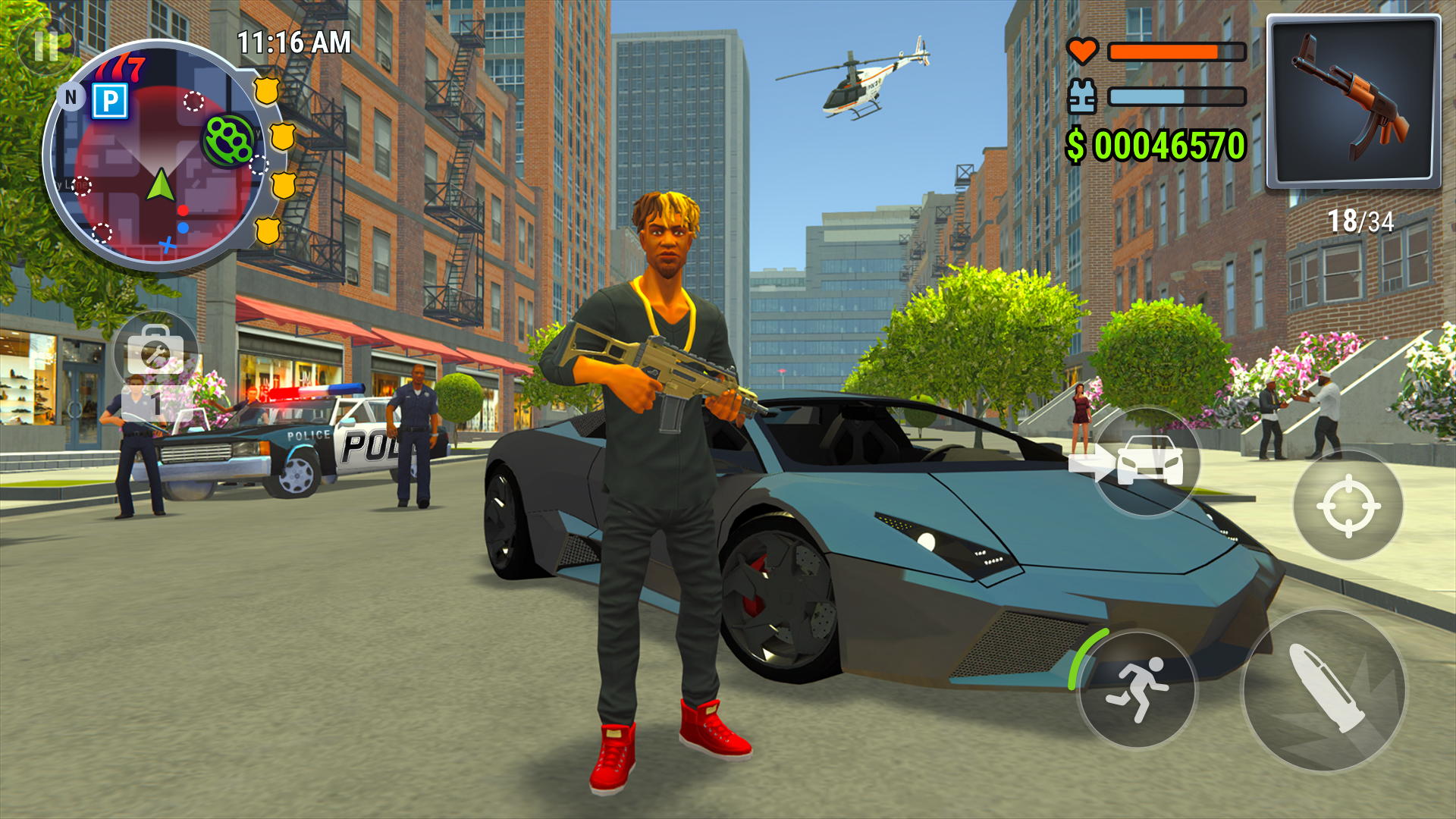Tap the N compass marker on minimap
The image size is (1456, 819).
click(71, 97)
